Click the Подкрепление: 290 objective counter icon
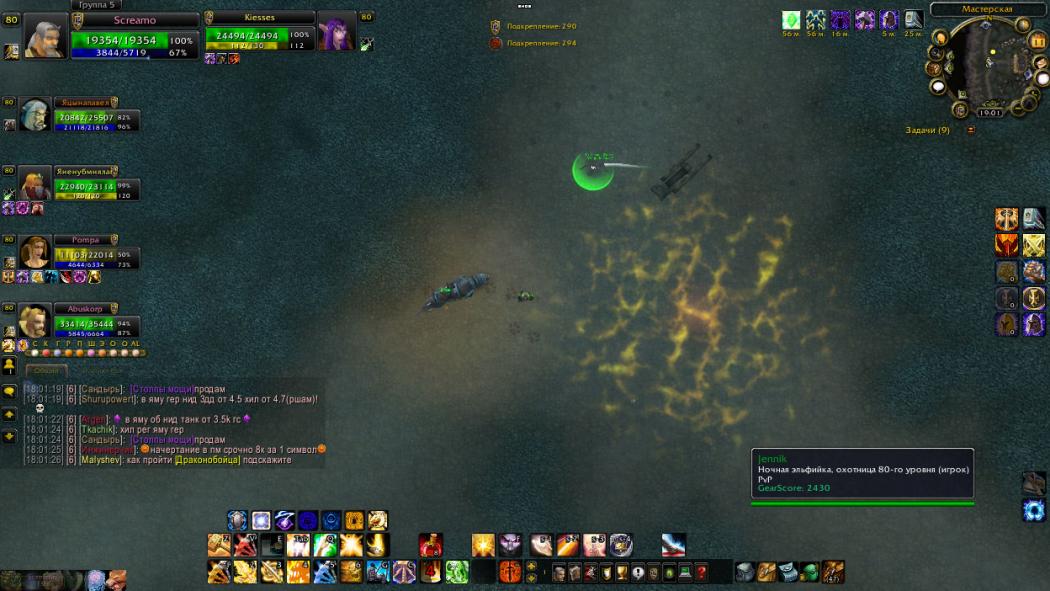Screen dimensions: 1050x591 click(x=495, y=26)
